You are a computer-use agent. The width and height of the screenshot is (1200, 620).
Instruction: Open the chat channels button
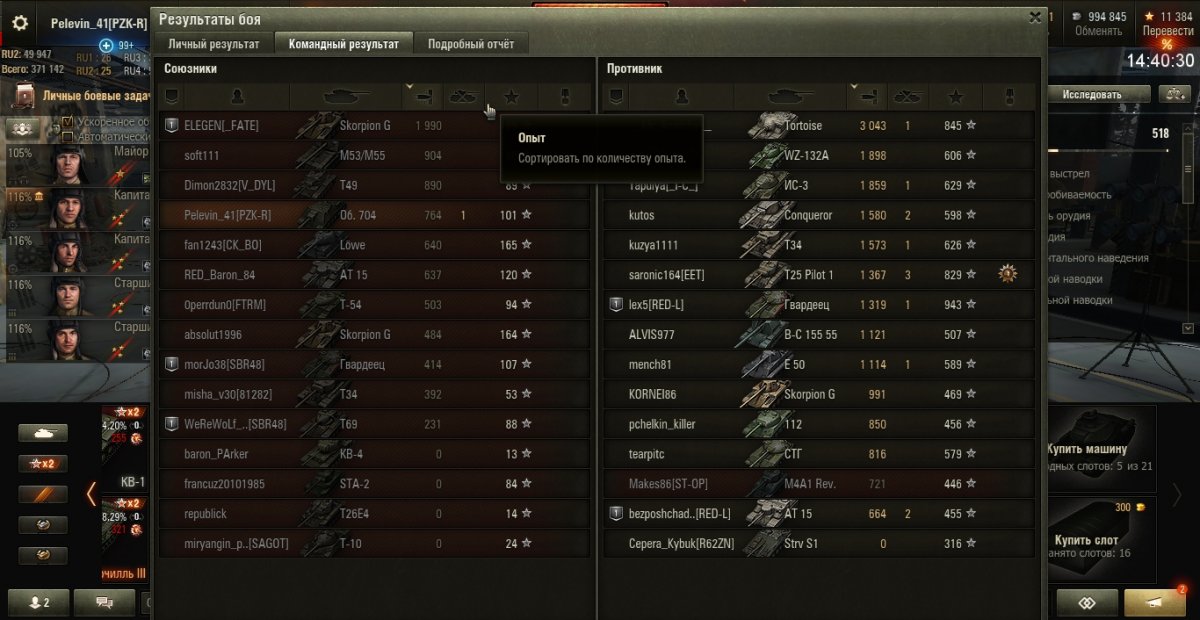coord(104,602)
